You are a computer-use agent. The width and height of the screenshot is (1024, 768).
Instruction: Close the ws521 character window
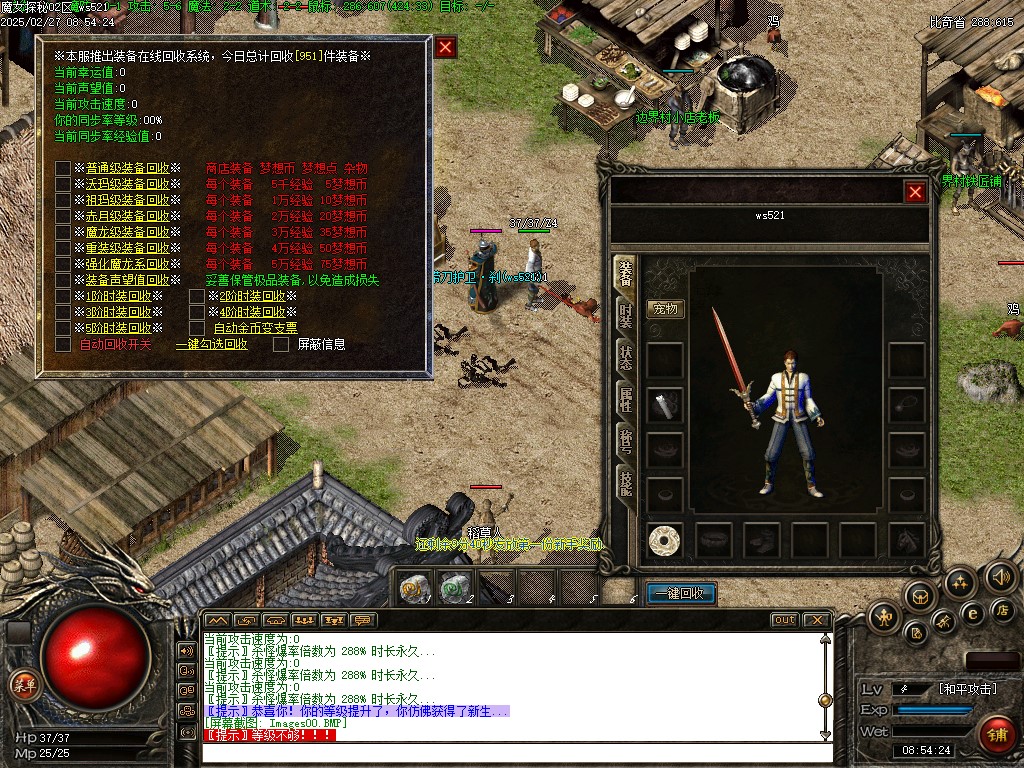click(x=914, y=192)
